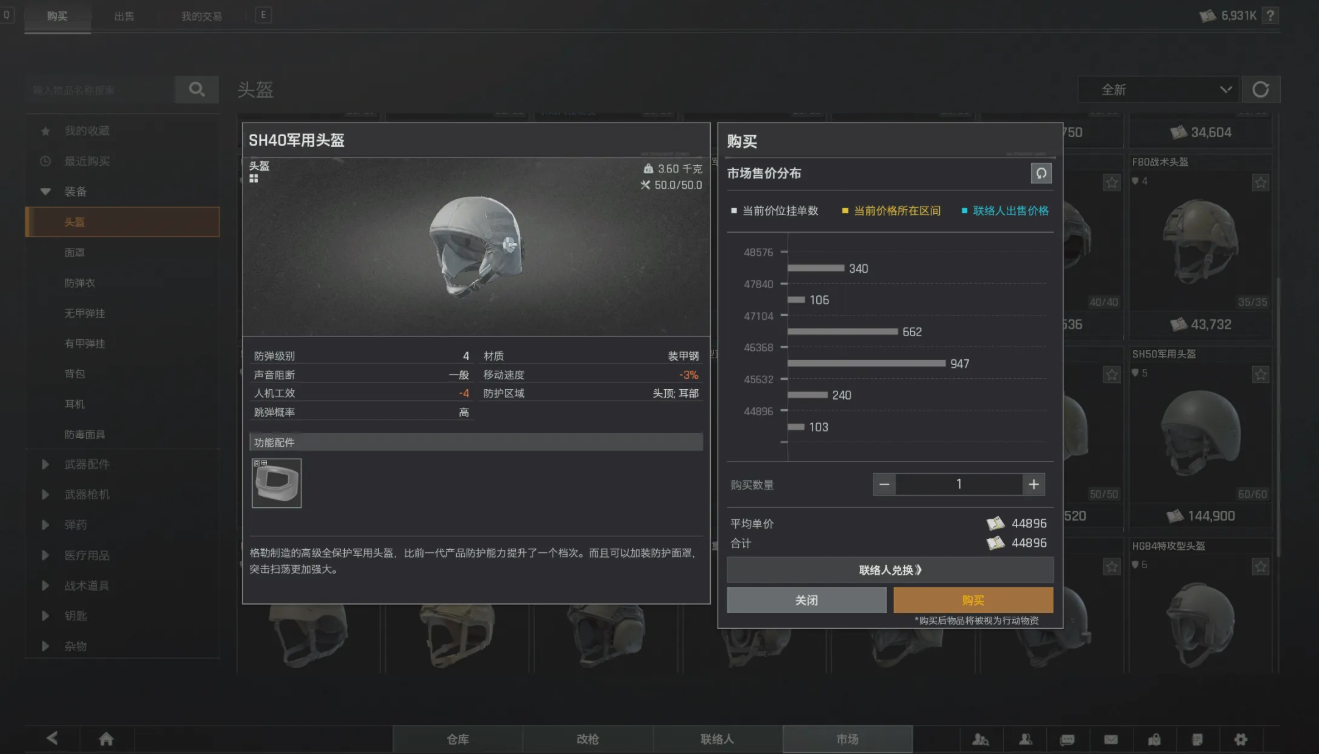
Task: Toggle the favorite star on SH50军用头盔
Action: pyautogui.click(x=1259, y=373)
